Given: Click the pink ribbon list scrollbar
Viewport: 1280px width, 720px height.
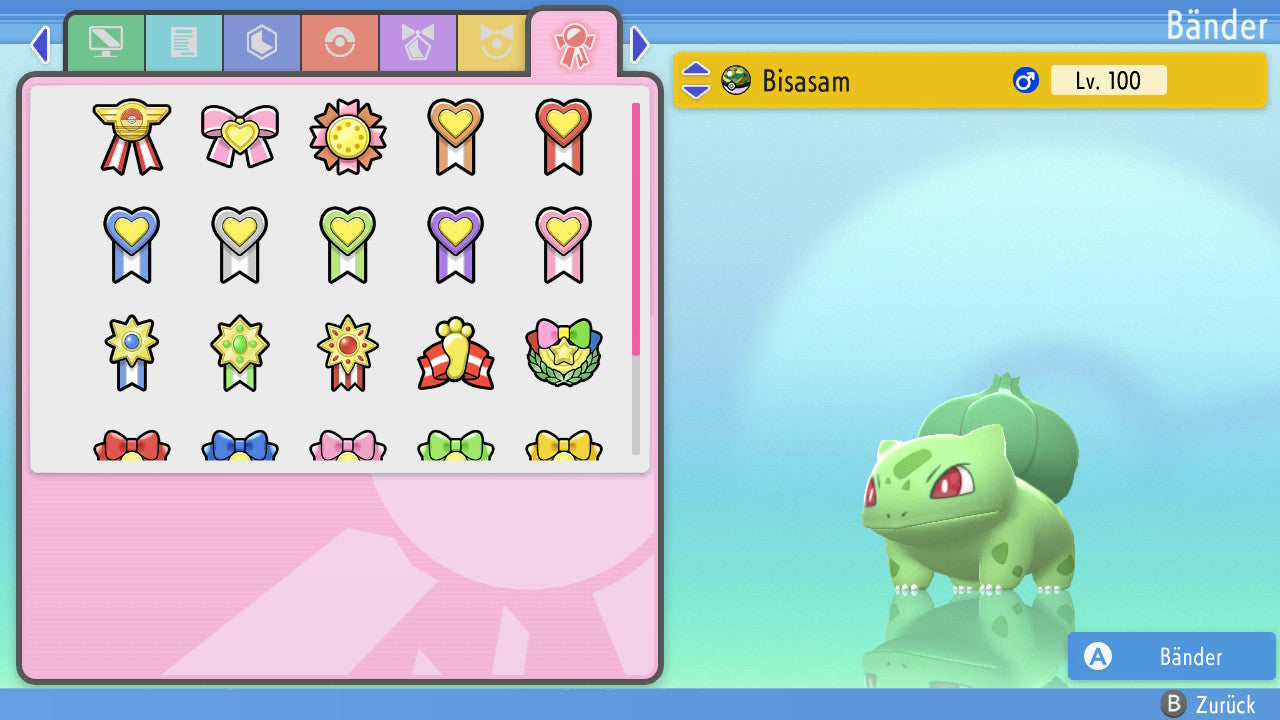Looking at the screenshot, I should [x=636, y=228].
